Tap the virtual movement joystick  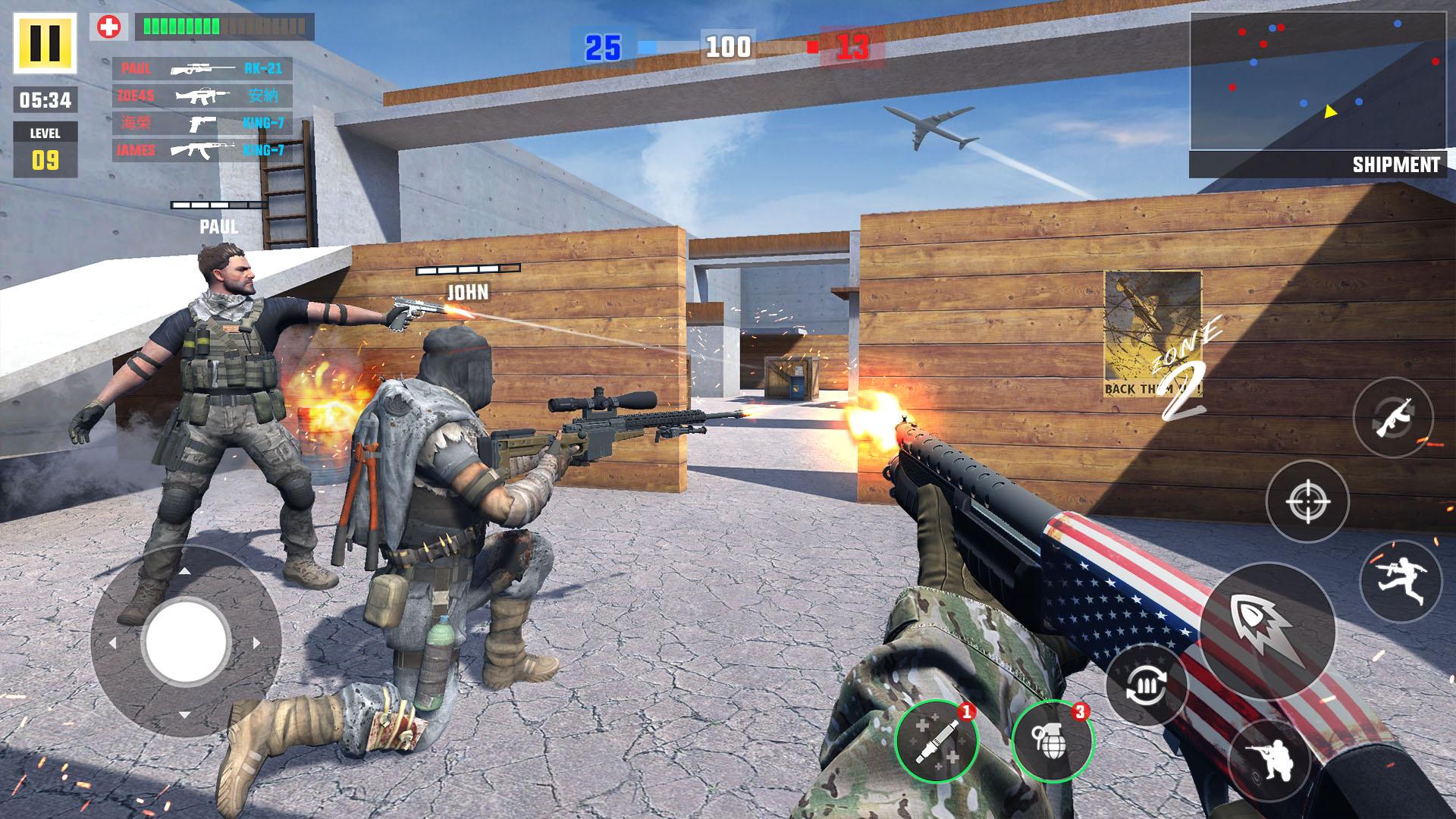[187, 642]
